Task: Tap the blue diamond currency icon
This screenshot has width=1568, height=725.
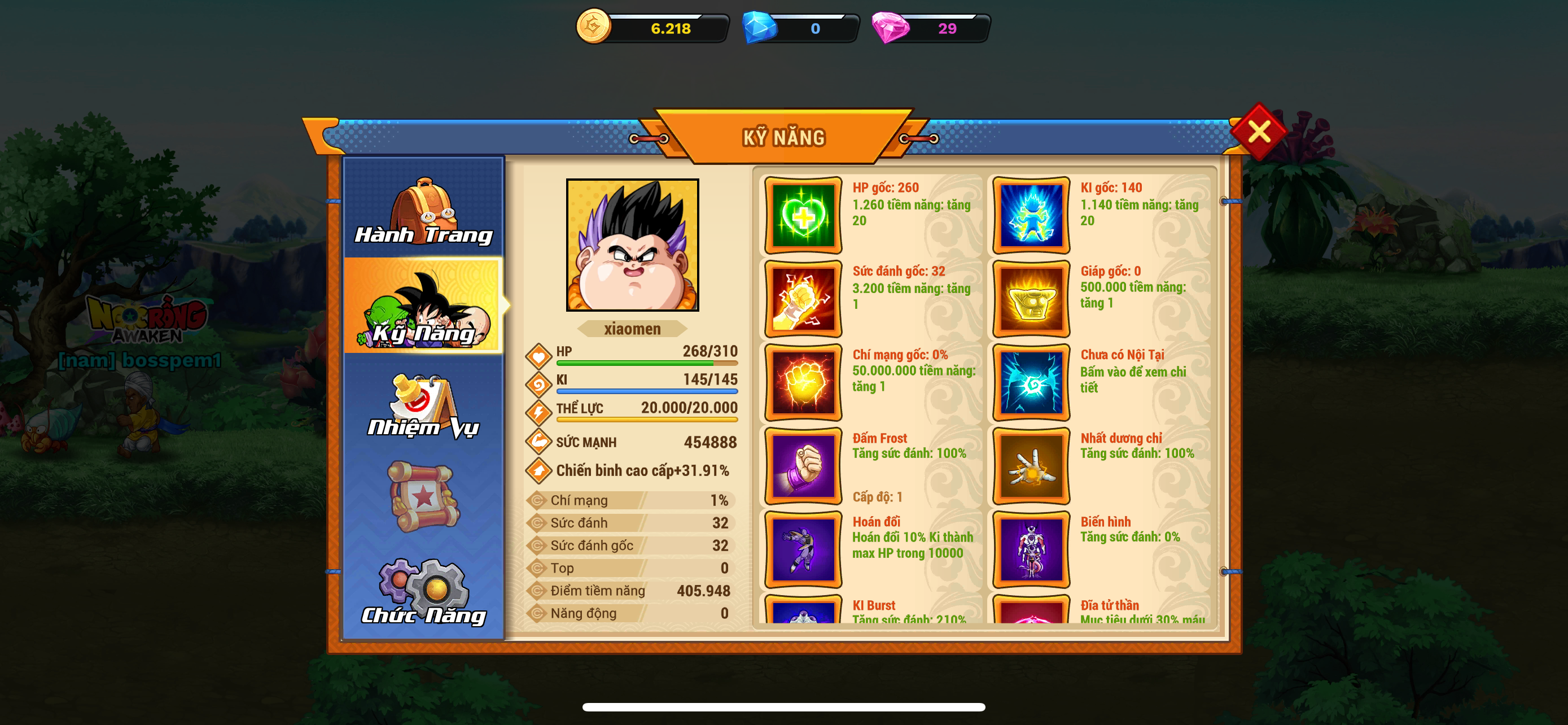Action: [x=760, y=28]
